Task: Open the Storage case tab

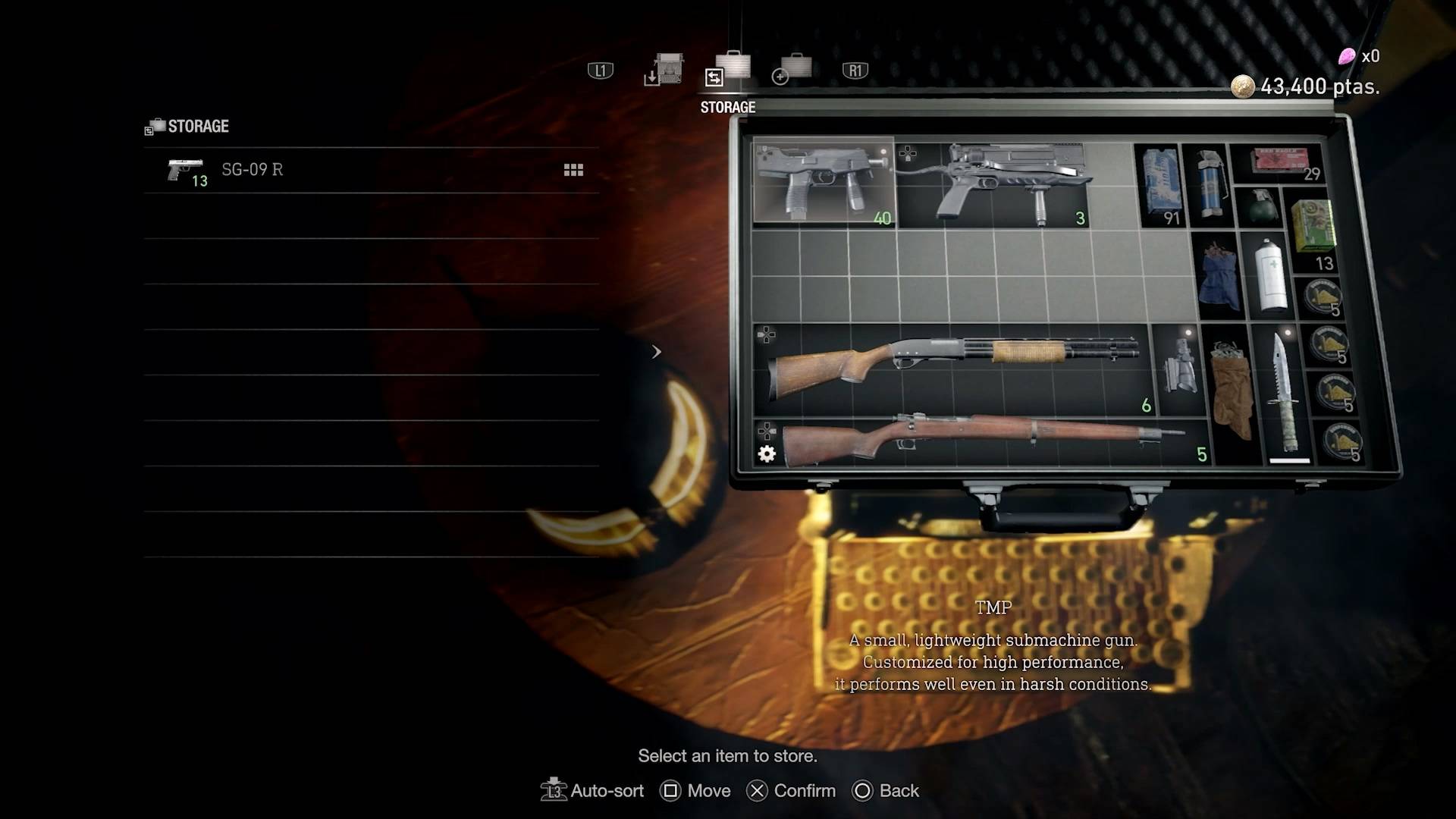Action: coord(729,71)
